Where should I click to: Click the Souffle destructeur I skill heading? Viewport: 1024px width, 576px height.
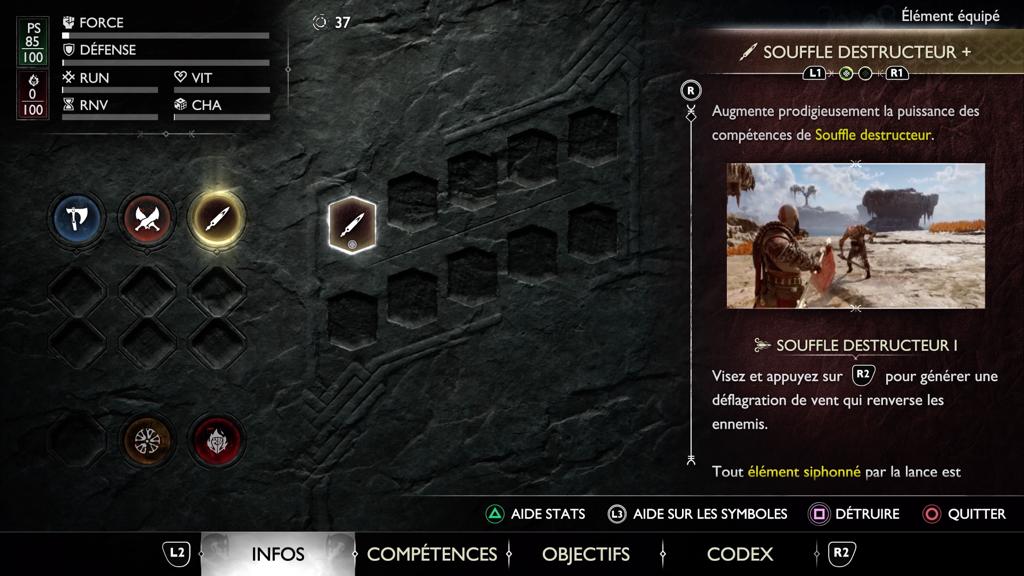coord(866,345)
